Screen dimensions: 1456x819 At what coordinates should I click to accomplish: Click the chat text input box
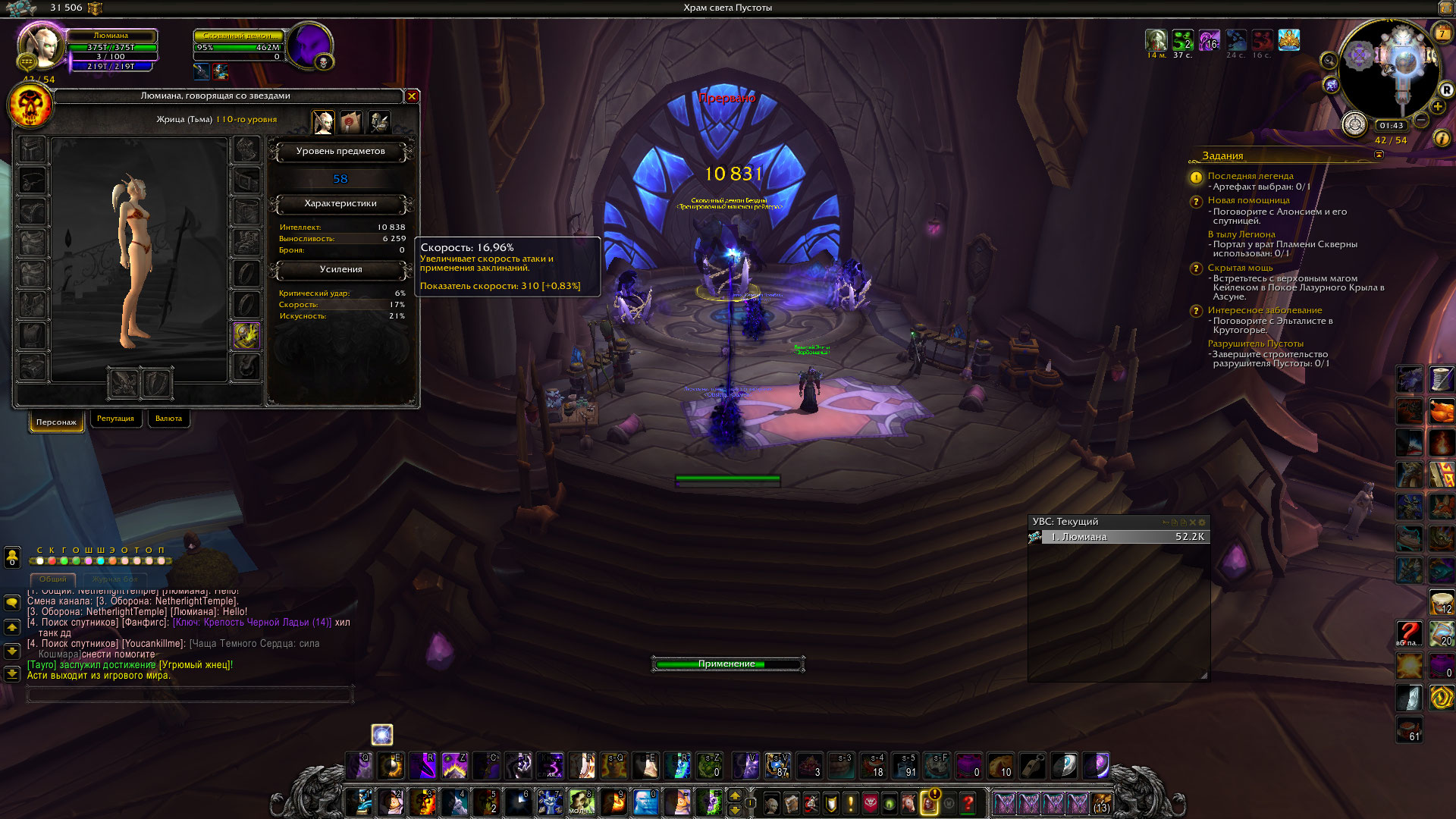pos(190,693)
